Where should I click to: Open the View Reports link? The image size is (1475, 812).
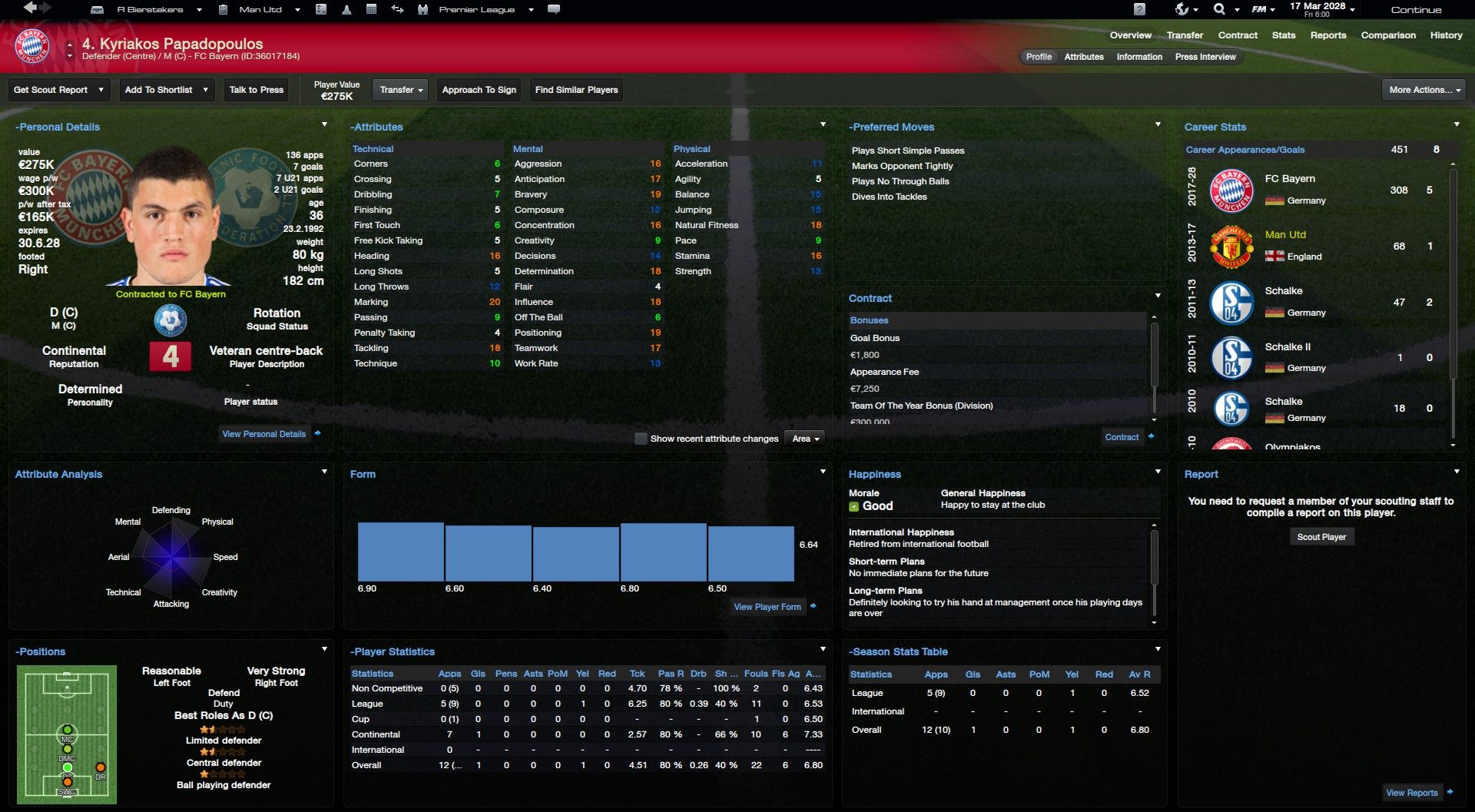(1411, 793)
